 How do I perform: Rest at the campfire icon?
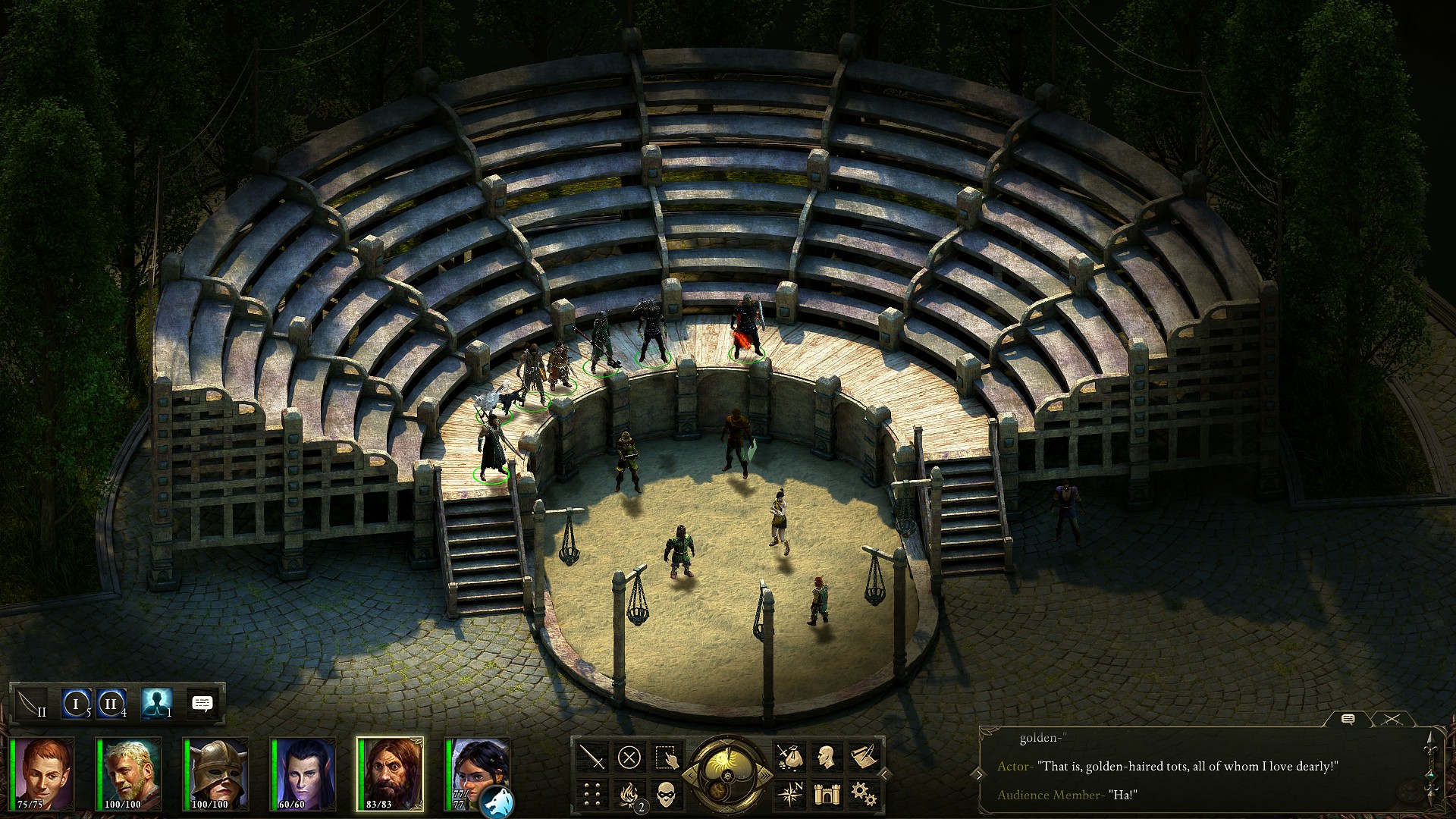click(x=629, y=794)
